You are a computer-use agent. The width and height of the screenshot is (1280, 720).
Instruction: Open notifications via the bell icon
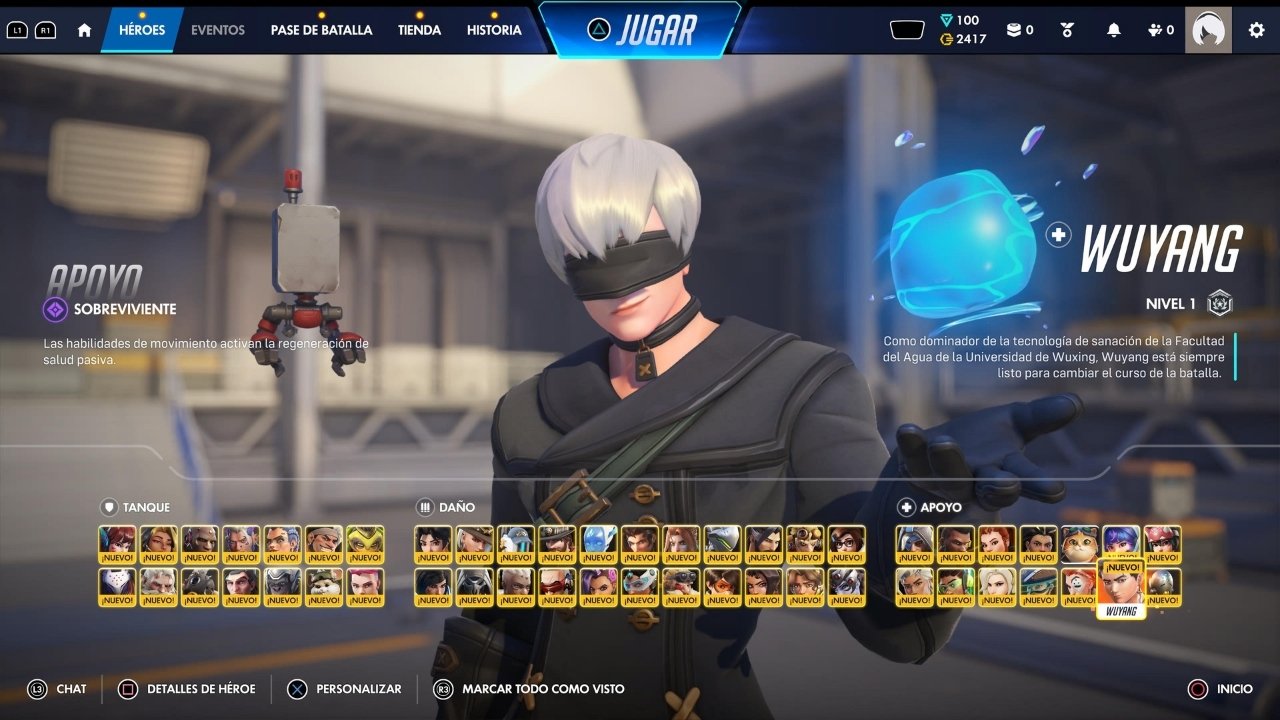[x=1113, y=30]
